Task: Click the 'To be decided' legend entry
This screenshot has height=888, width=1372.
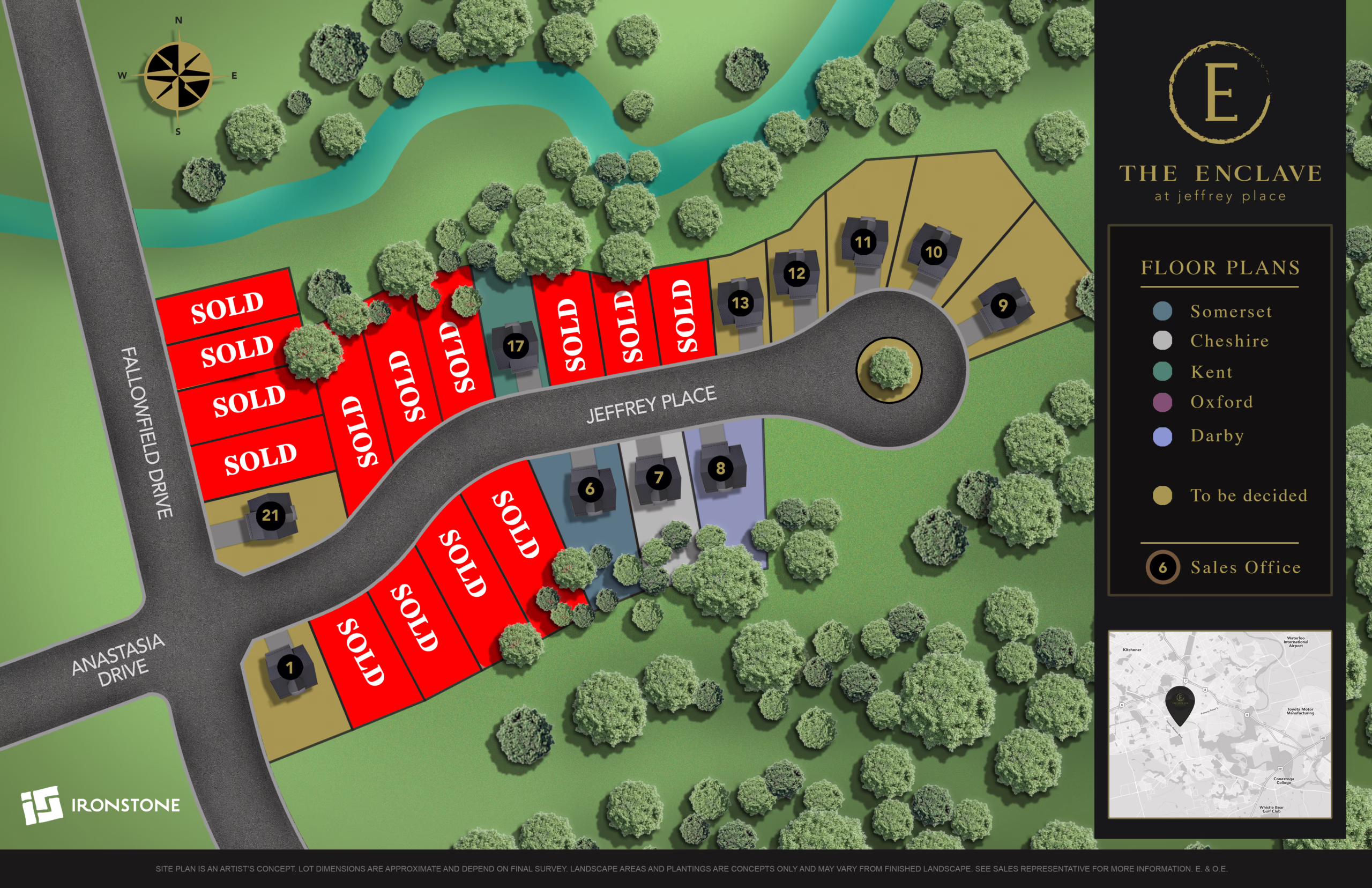Action: coord(1248,495)
